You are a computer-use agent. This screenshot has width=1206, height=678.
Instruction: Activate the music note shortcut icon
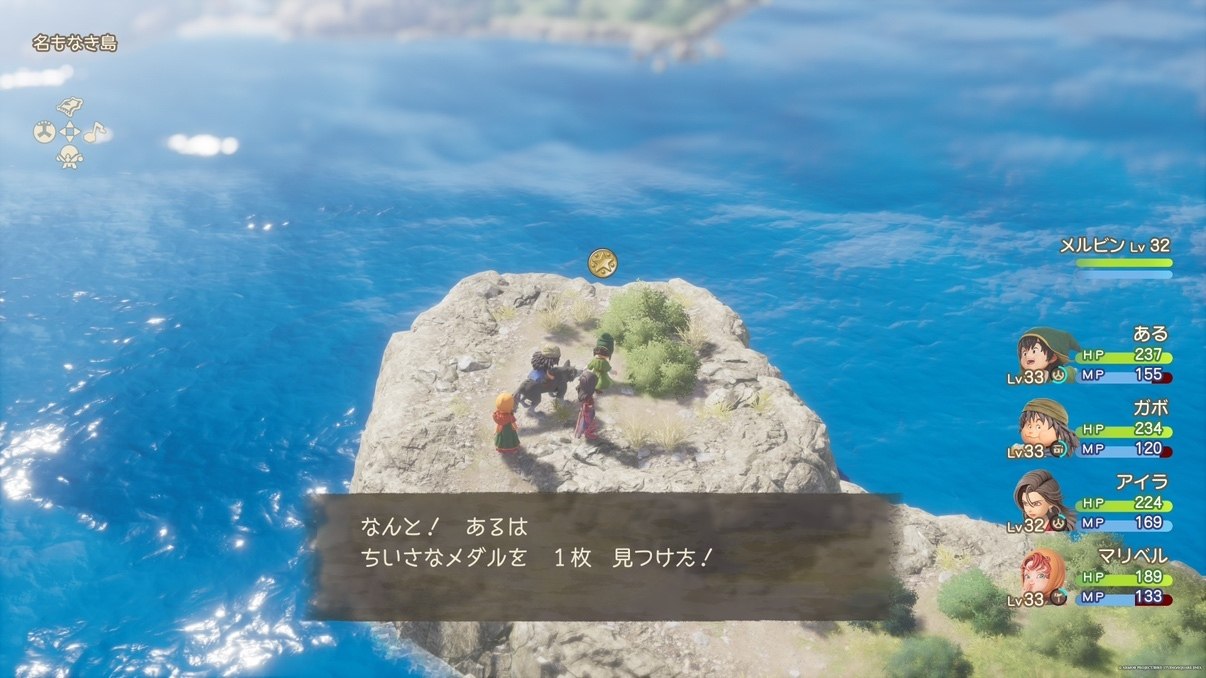tap(94, 132)
